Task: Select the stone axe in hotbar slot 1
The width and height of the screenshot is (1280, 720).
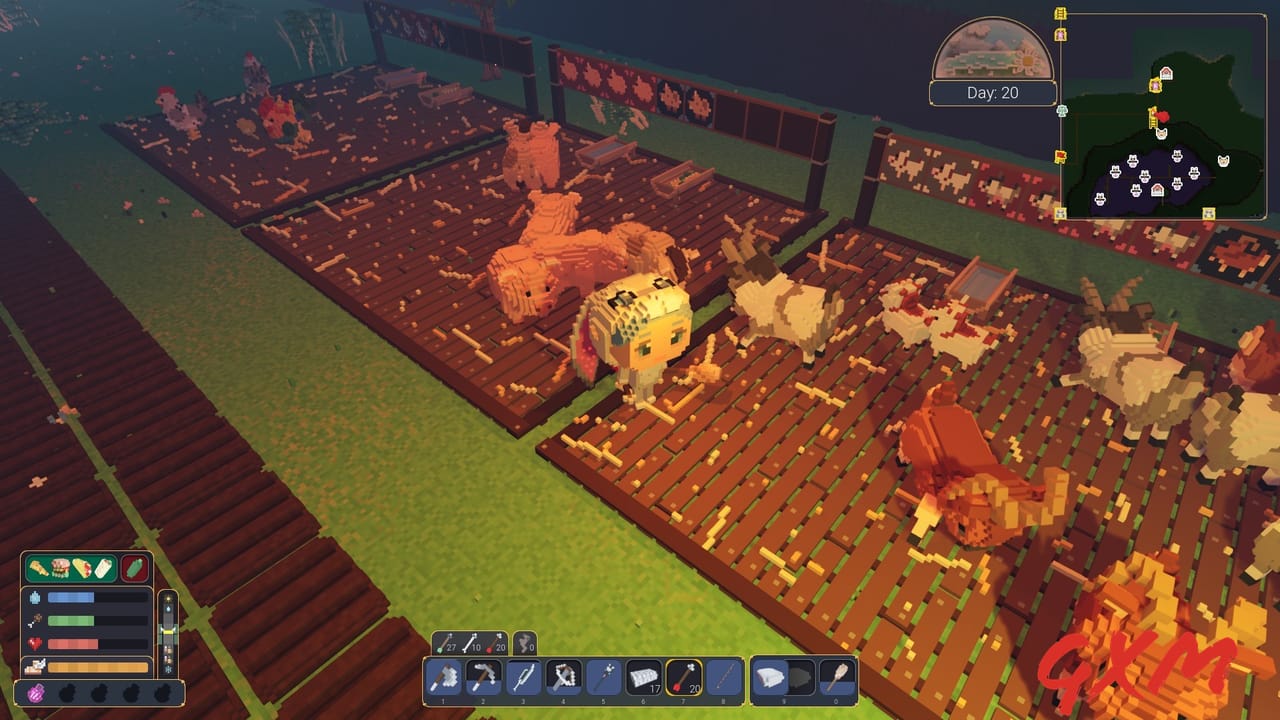Action: (x=445, y=676)
